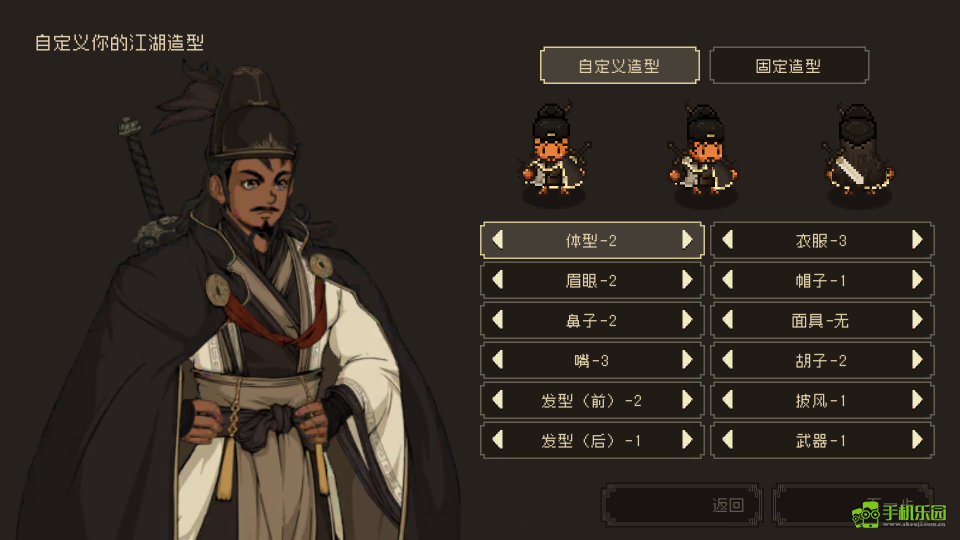Choose the next 嘴-3 mouth style
960x540 pixels.
687,360
